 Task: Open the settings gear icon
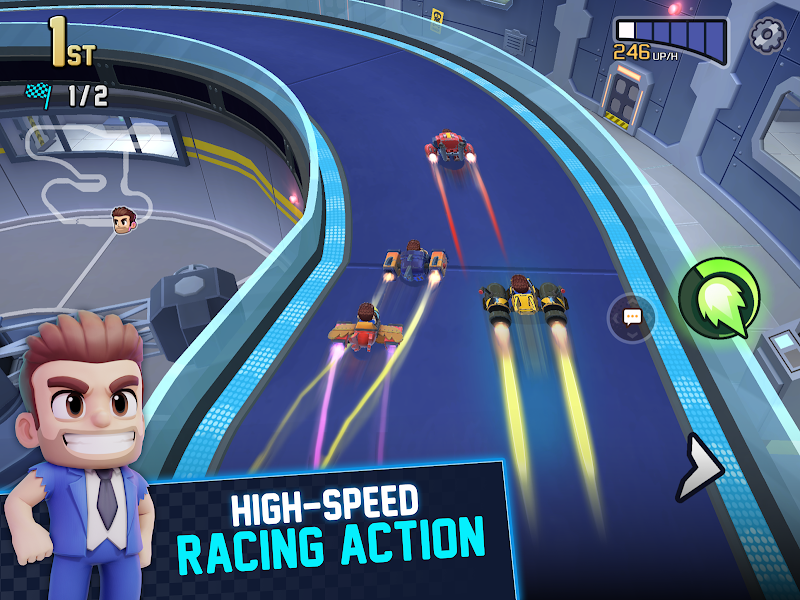tap(768, 35)
